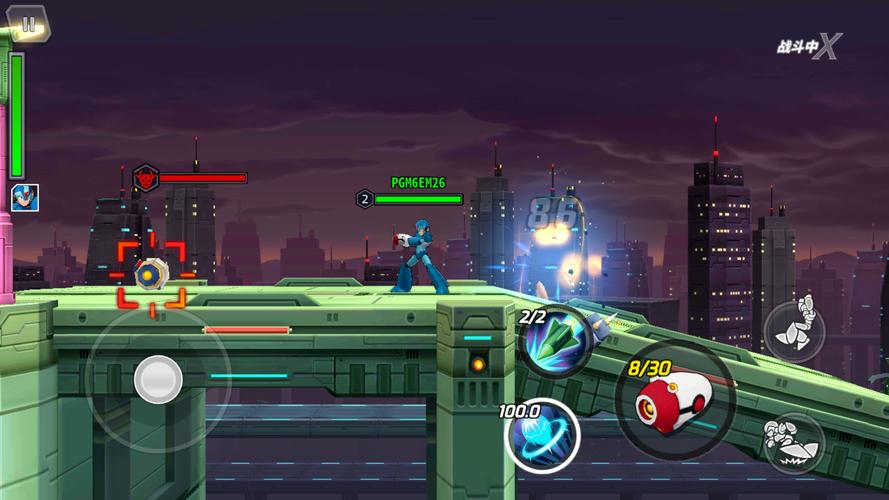The width and height of the screenshot is (889, 500).
Task: Pause the game with the pause button
Action: [28, 24]
